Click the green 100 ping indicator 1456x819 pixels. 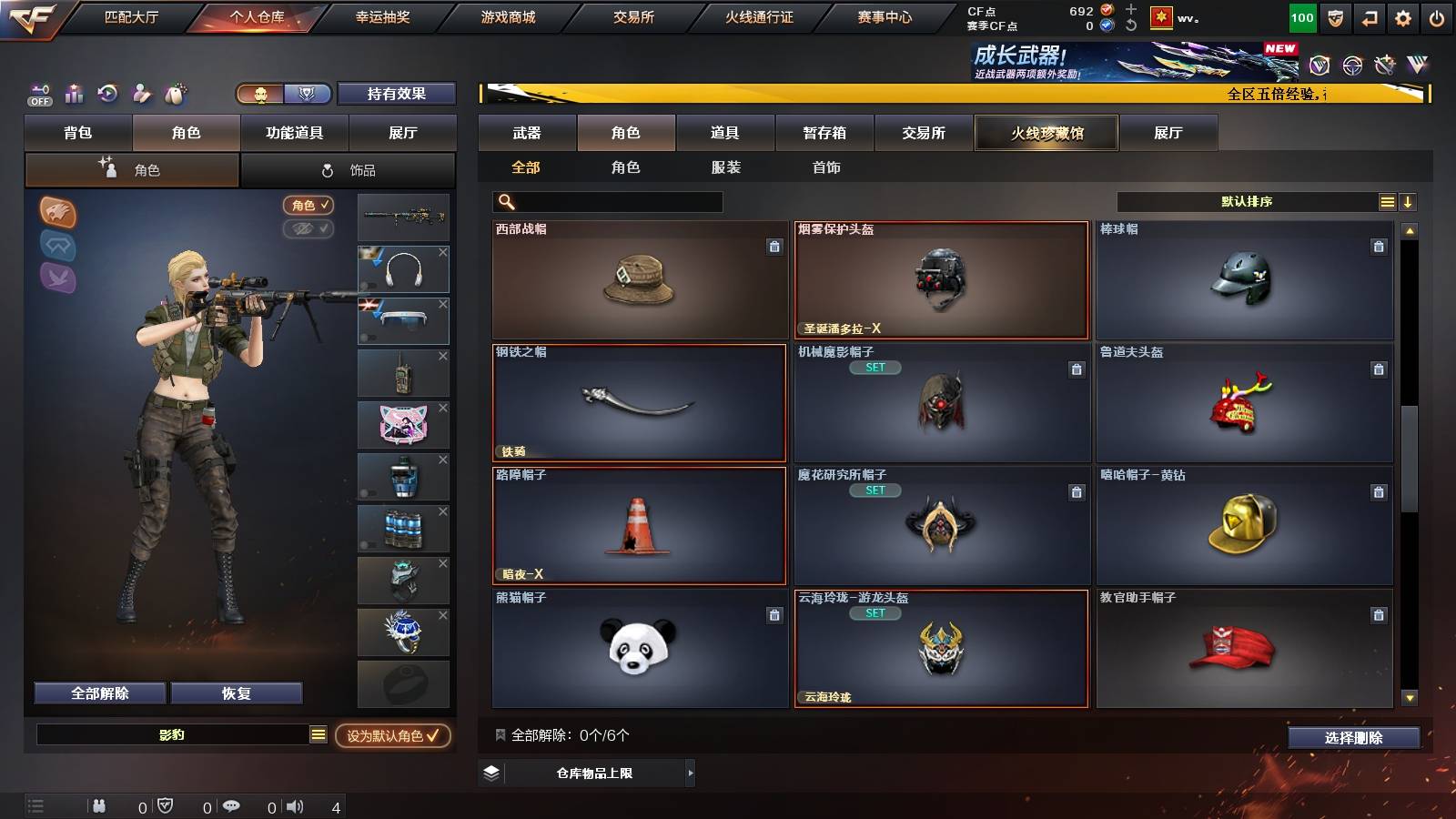[1301, 15]
